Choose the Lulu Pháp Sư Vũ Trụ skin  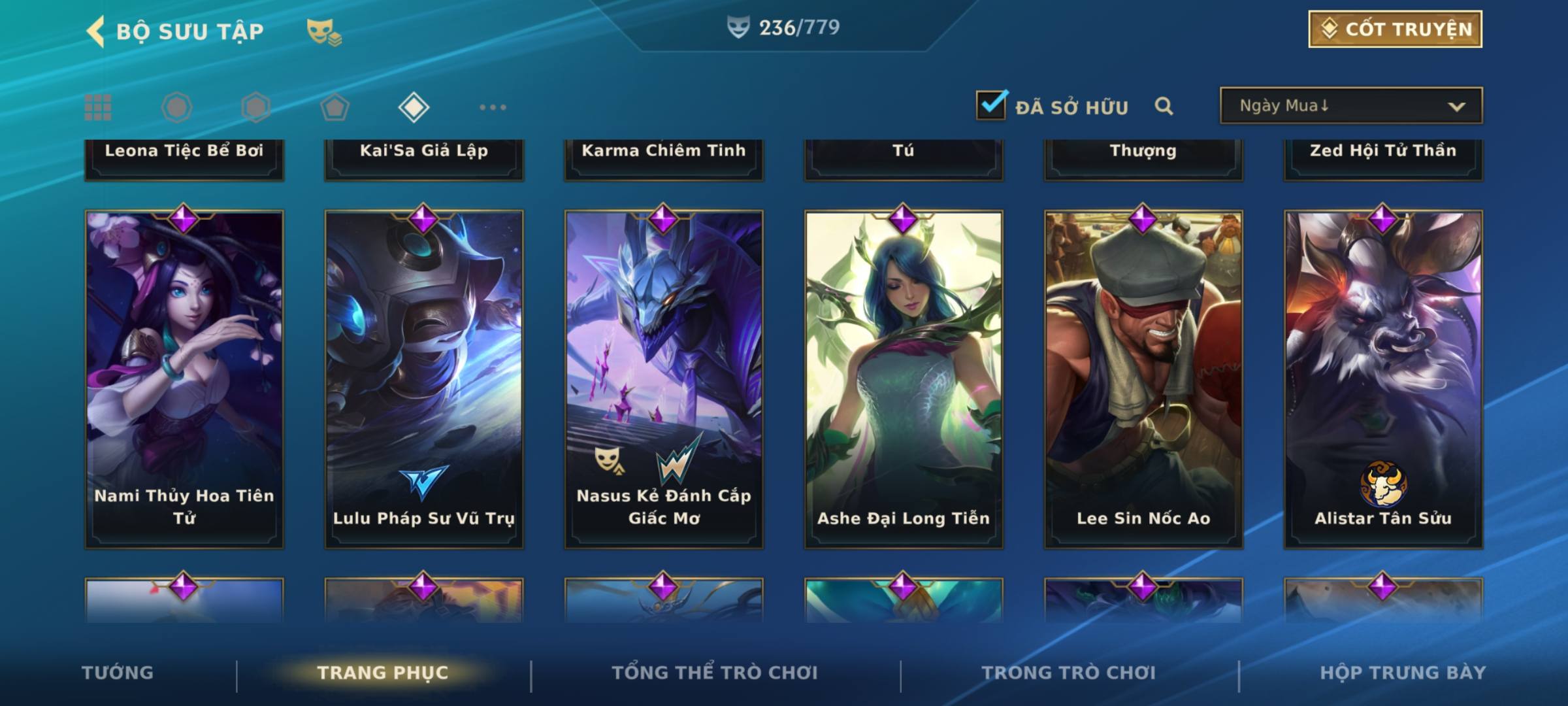coord(424,379)
